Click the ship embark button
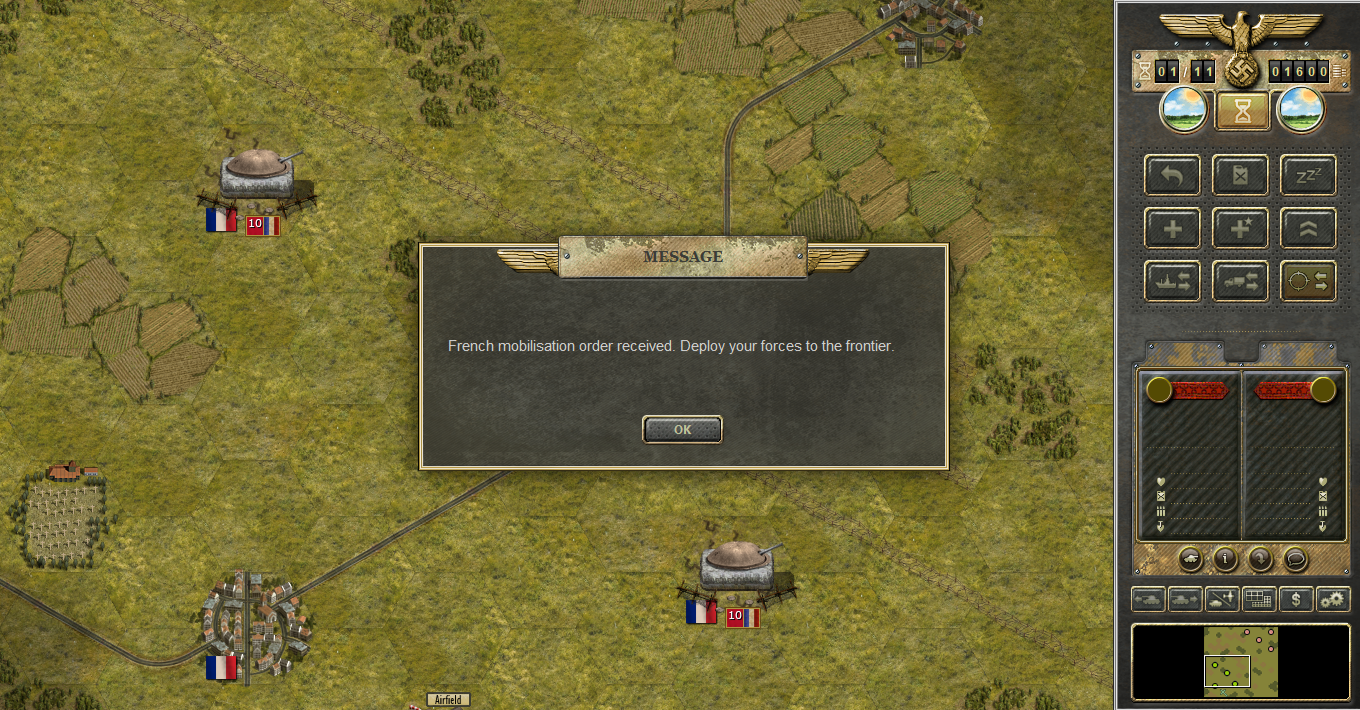This screenshot has width=1360, height=710. coord(1173,282)
